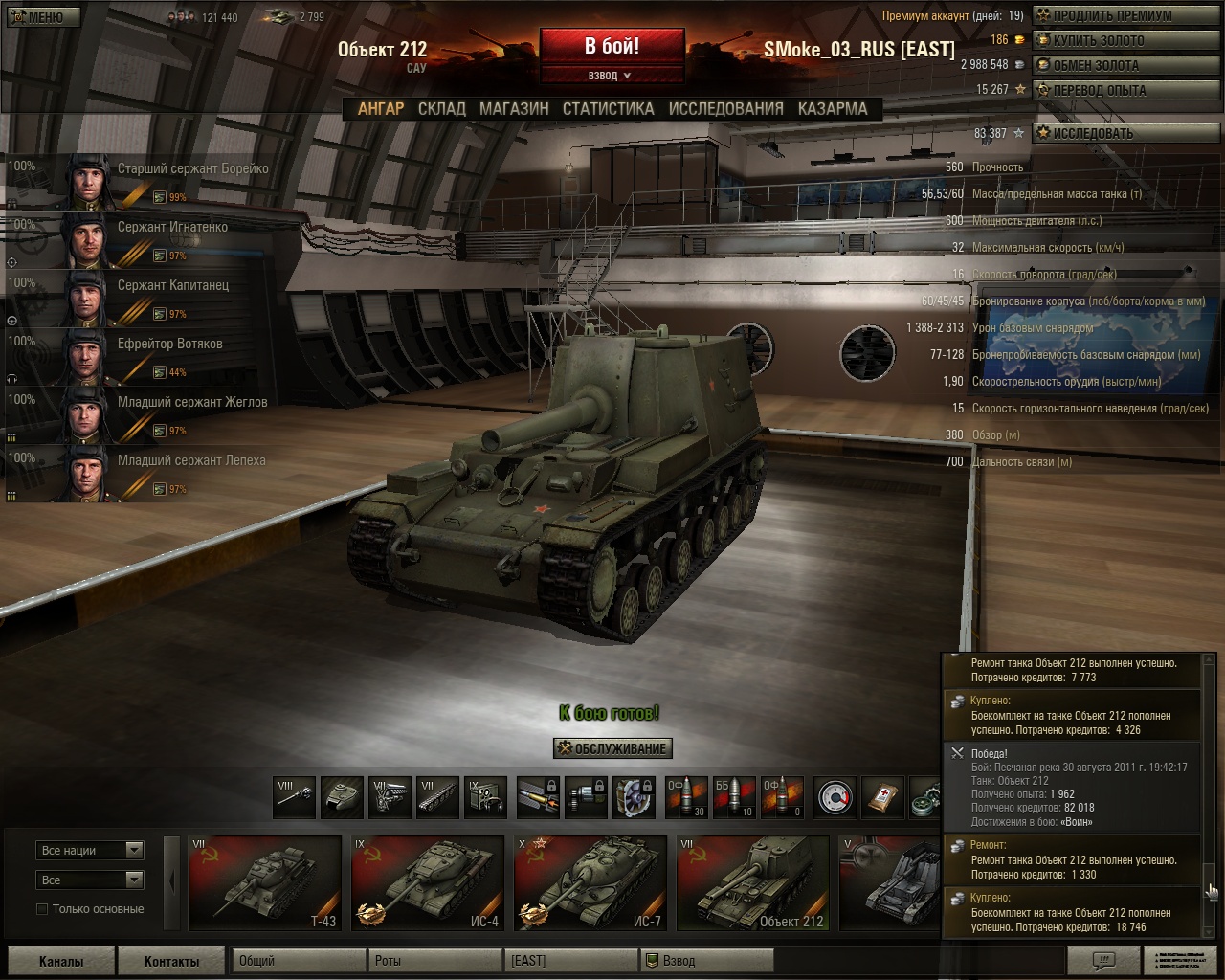Viewport: 1225px width, 980px height.
Task: Toggle the Только основные checkbox
Action: 42,909
